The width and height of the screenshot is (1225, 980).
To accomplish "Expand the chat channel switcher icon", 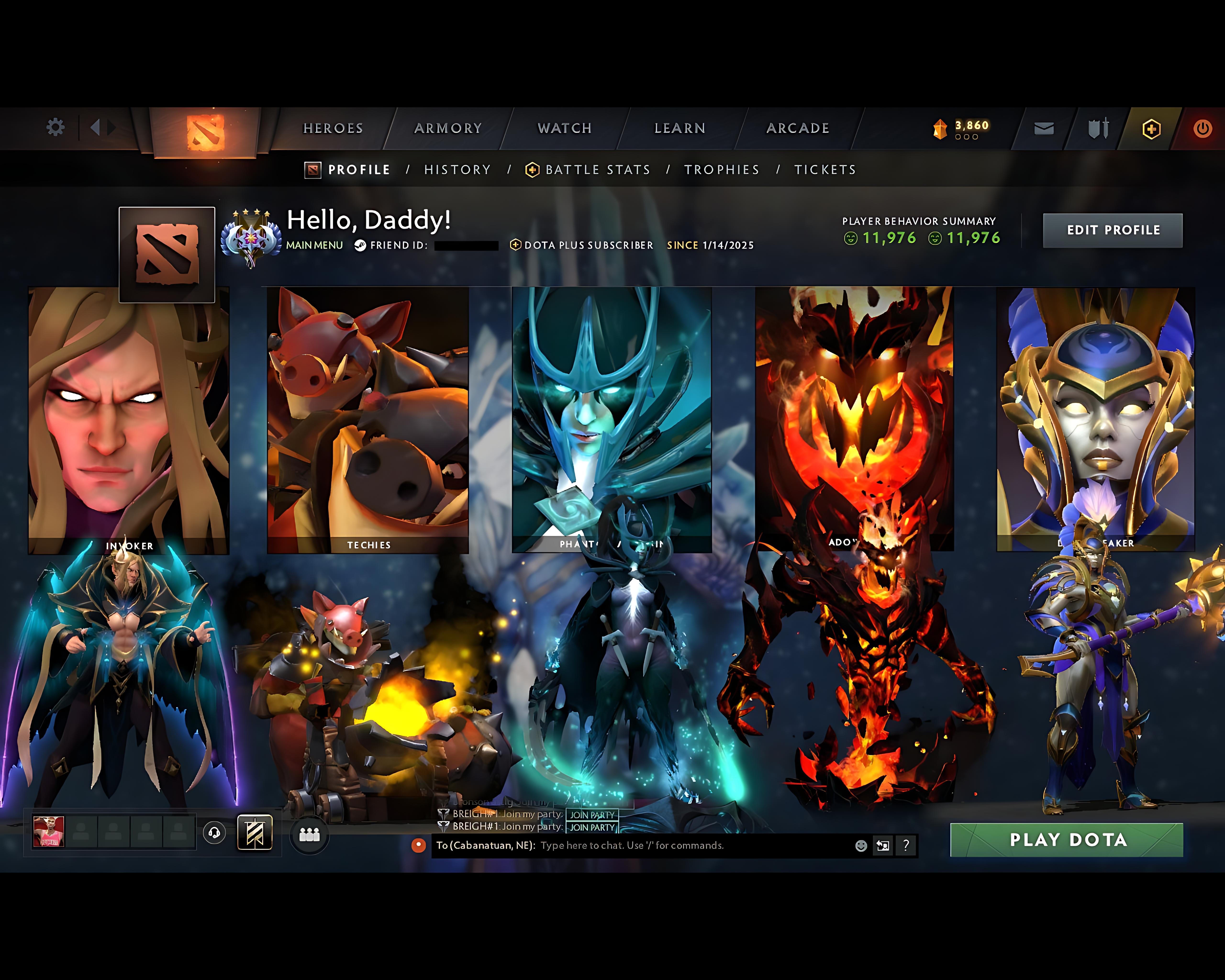I will 883,845.
